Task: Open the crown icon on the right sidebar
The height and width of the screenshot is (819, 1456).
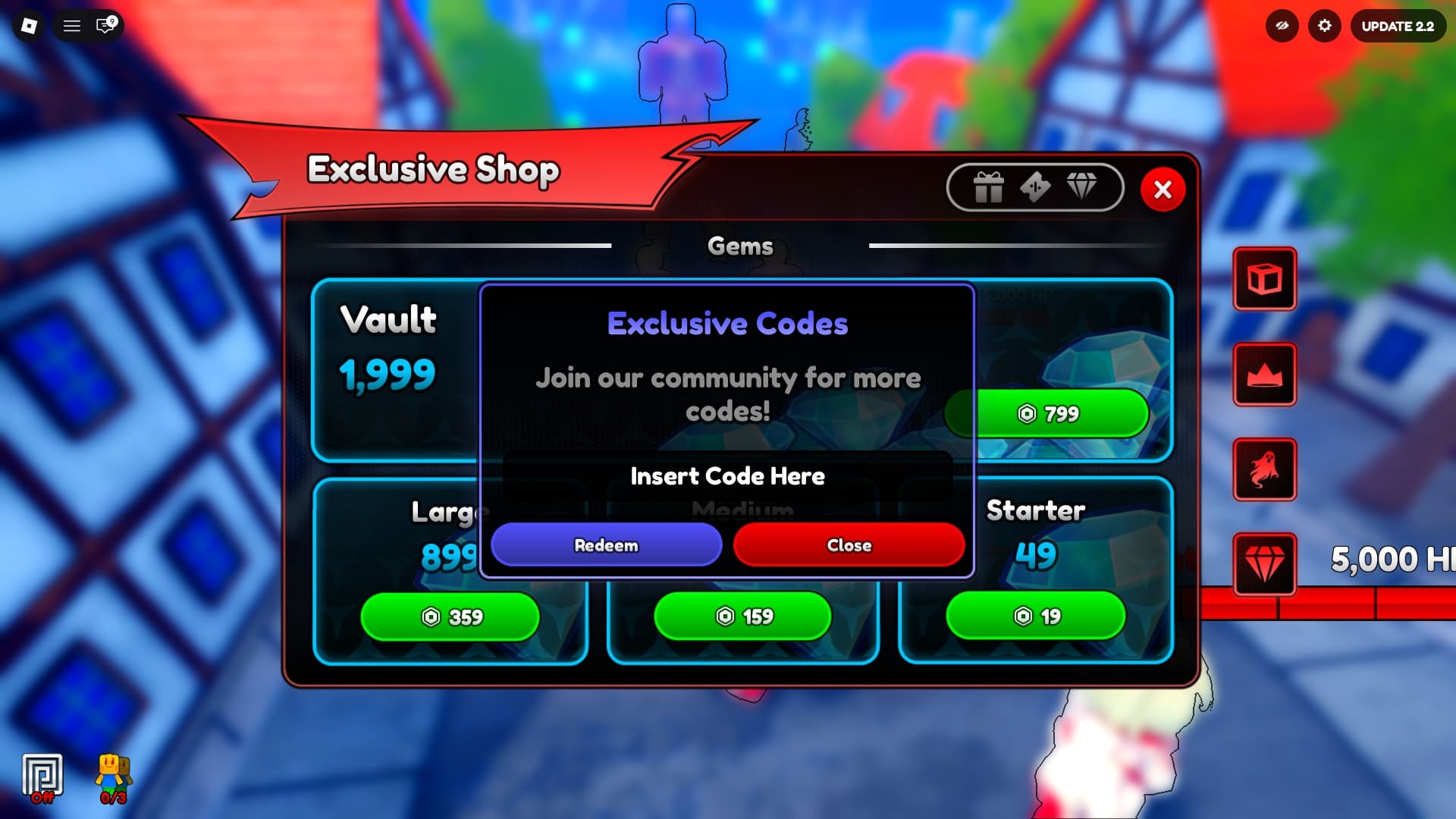Action: point(1264,375)
